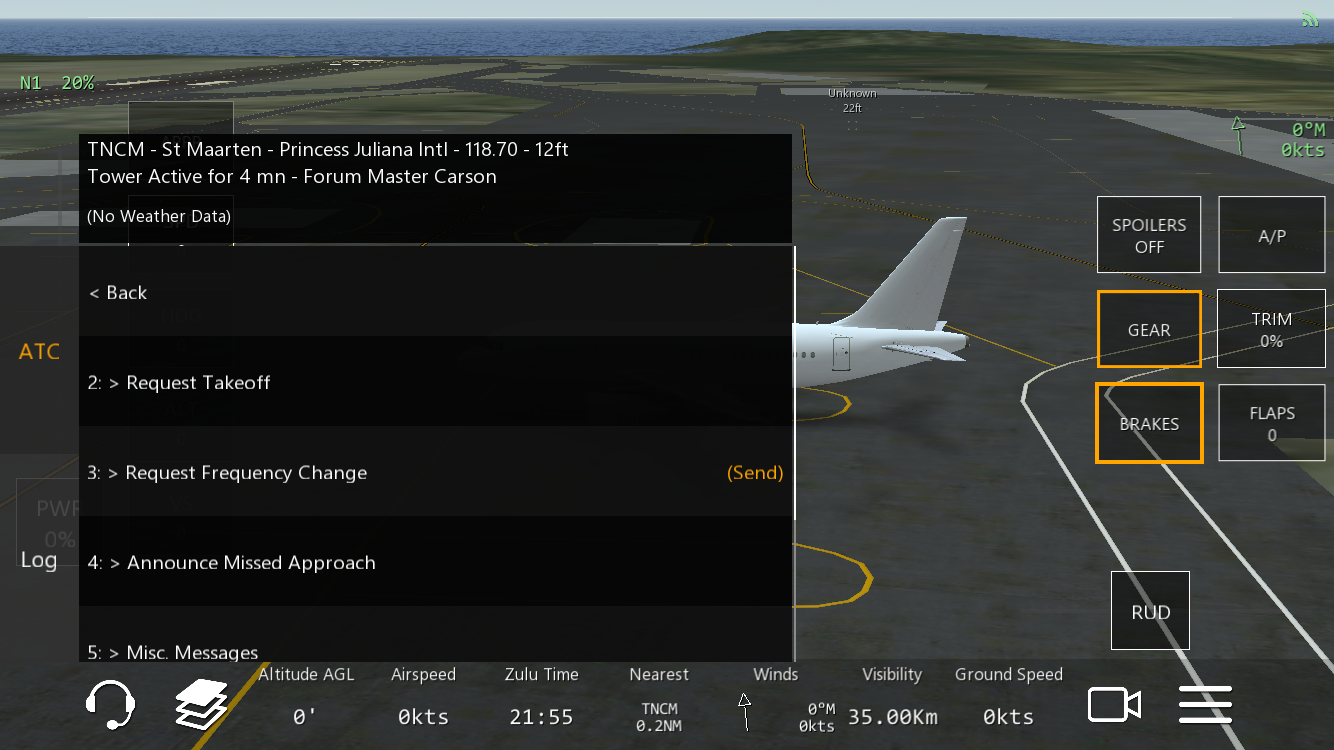Change view with the camera icon
Image resolution: width=1334 pixels, height=750 pixels.
1114,705
